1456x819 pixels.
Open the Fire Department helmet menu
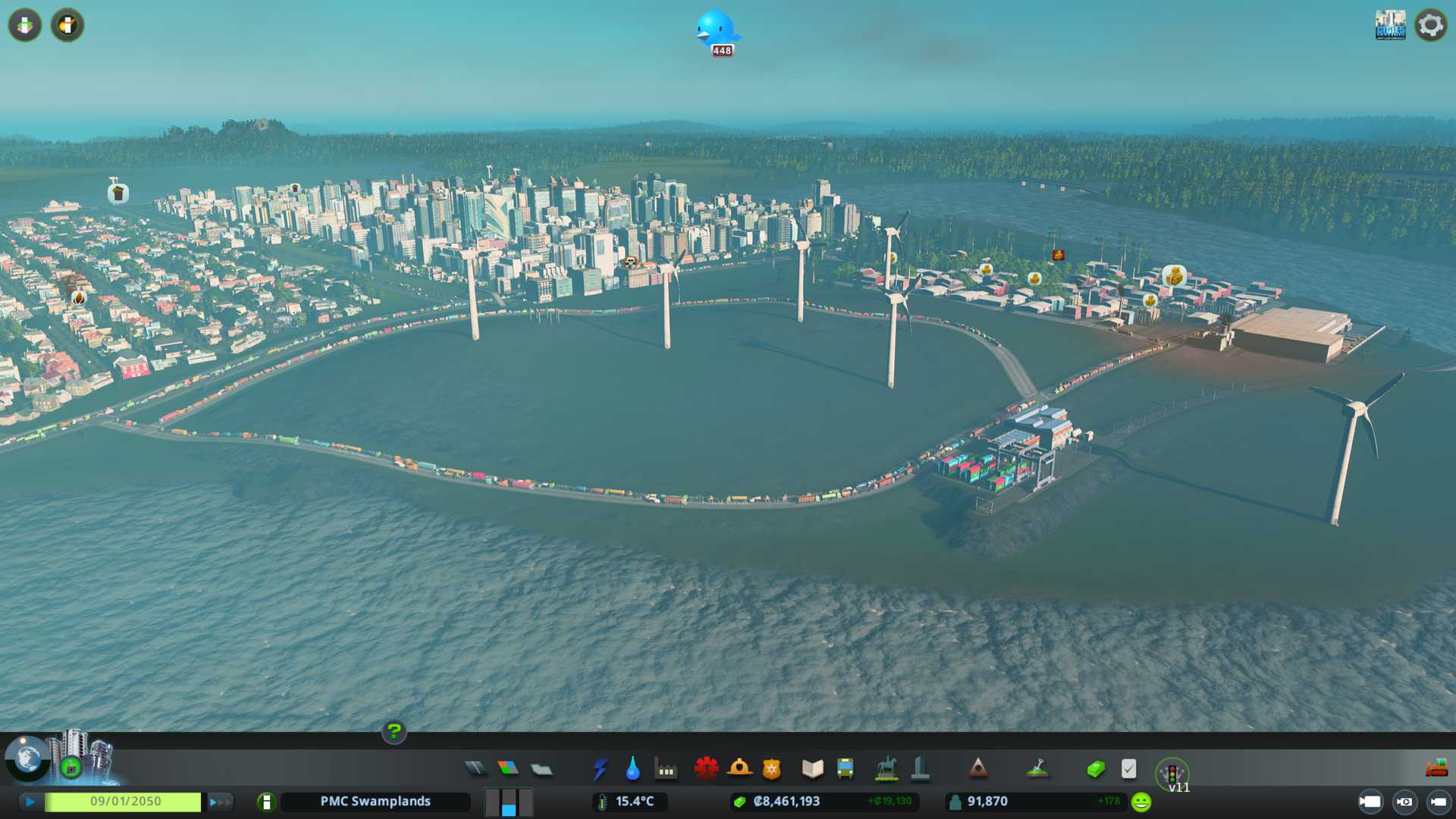739,769
